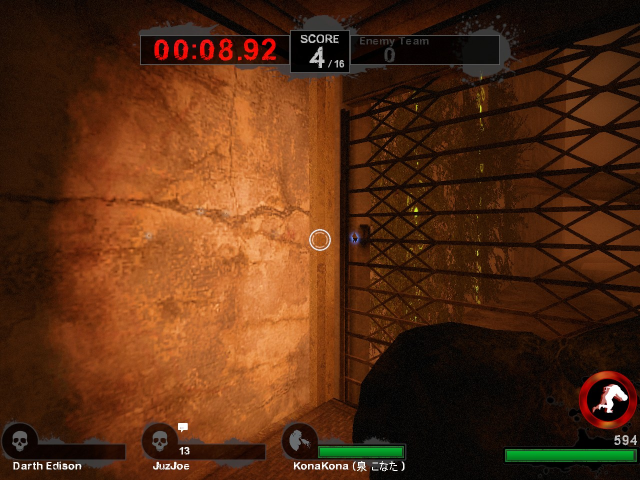
Task: Select Darth Edison's skull portrait
Action: coord(19,441)
